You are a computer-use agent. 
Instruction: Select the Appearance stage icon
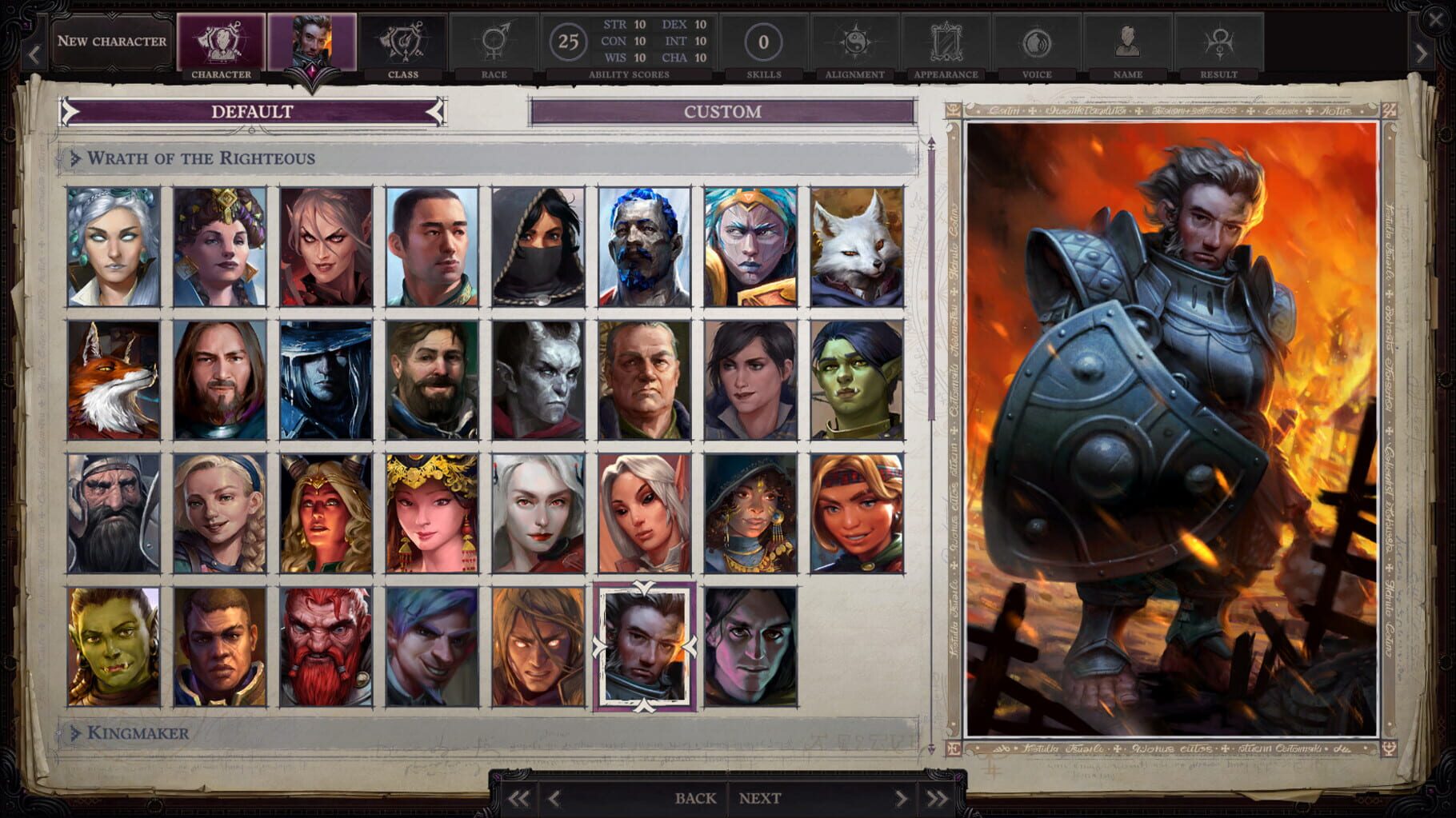pos(945,40)
